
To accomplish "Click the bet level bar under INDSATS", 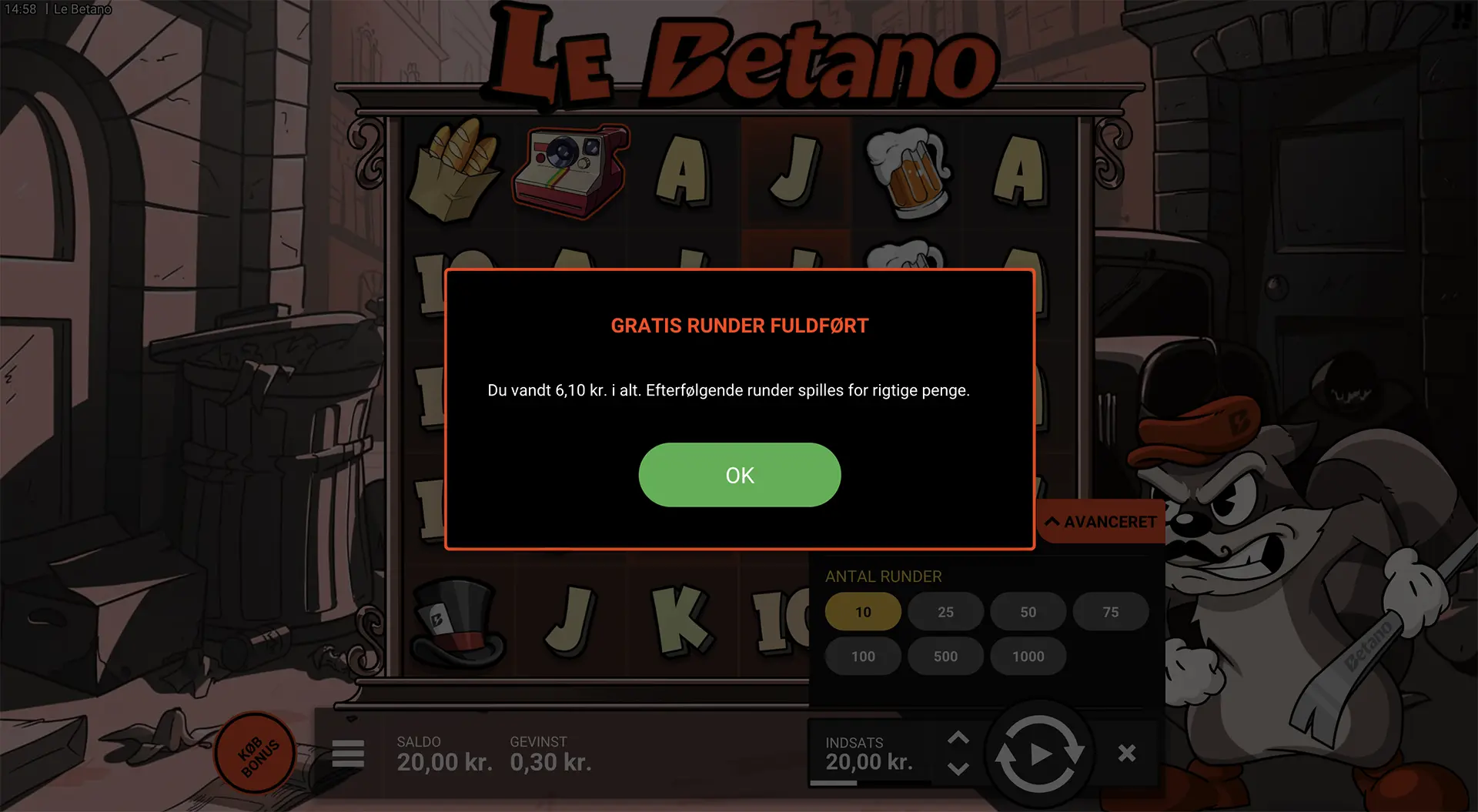I will click(x=835, y=784).
